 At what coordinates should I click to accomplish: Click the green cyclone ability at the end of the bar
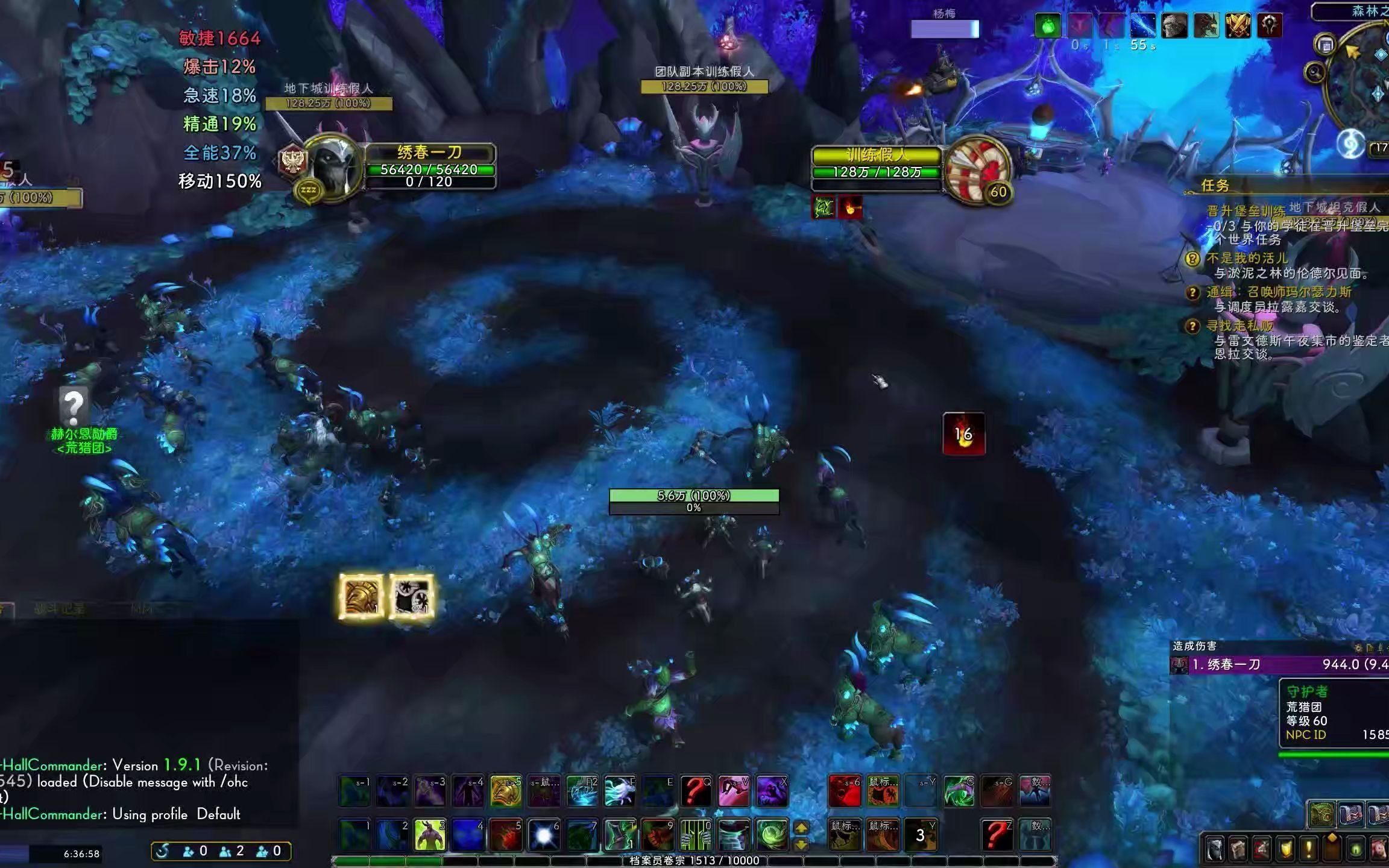click(x=772, y=834)
